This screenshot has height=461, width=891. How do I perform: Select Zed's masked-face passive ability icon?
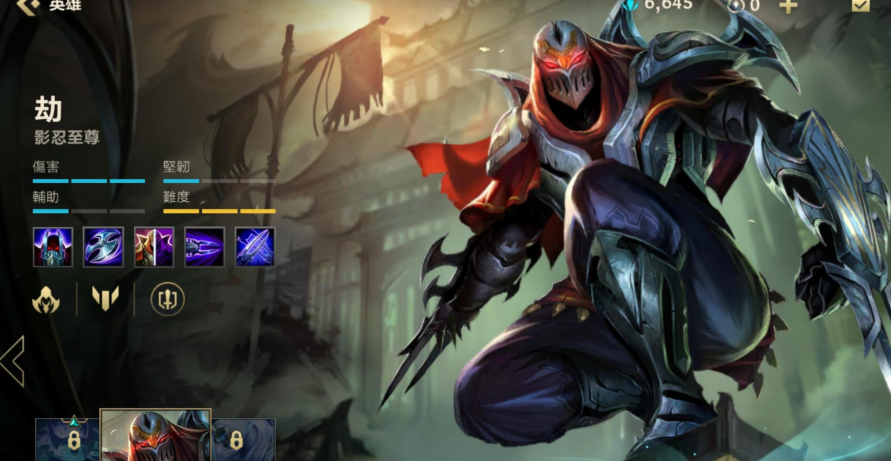point(52,247)
